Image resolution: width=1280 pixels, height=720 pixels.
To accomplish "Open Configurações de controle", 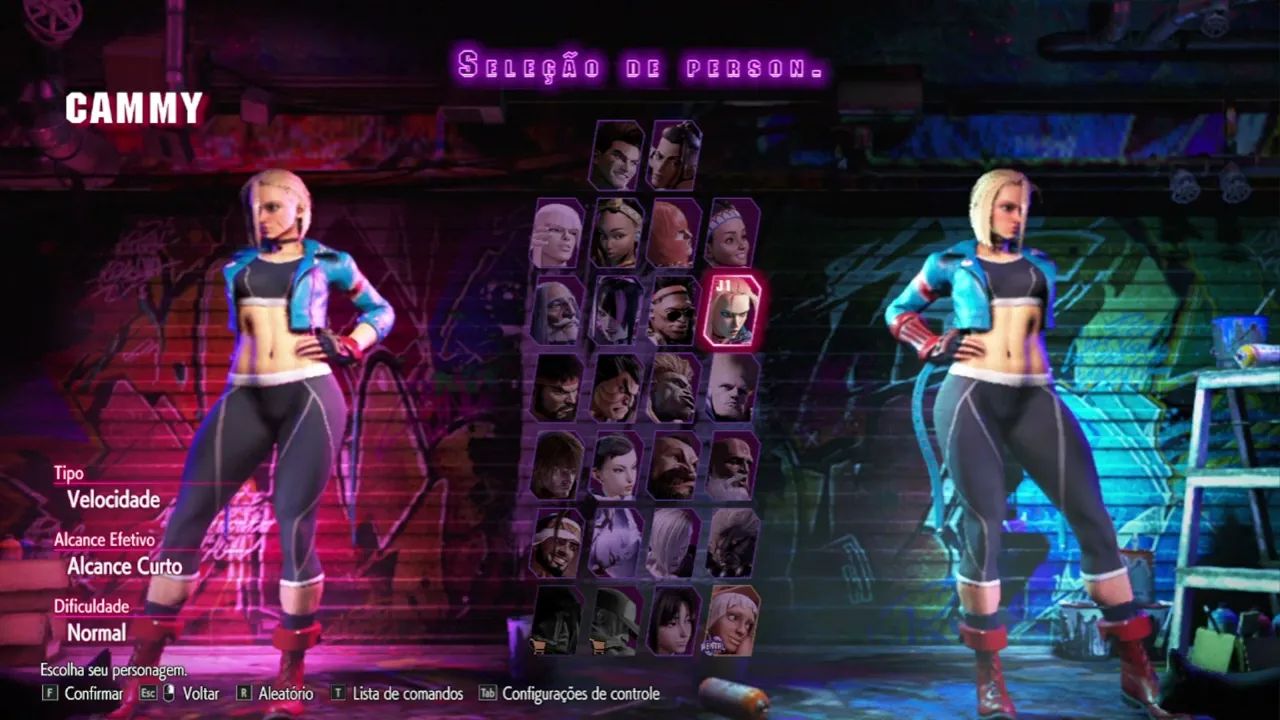I will click(x=579, y=693).
